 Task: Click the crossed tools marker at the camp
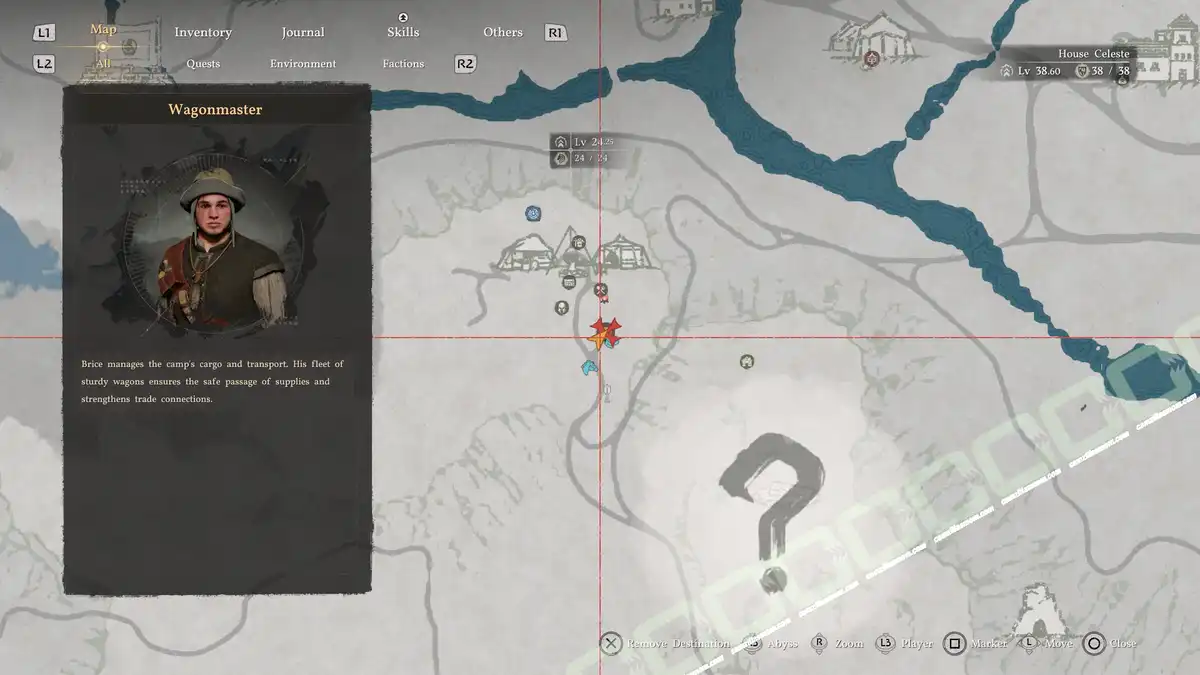(601, 291)
